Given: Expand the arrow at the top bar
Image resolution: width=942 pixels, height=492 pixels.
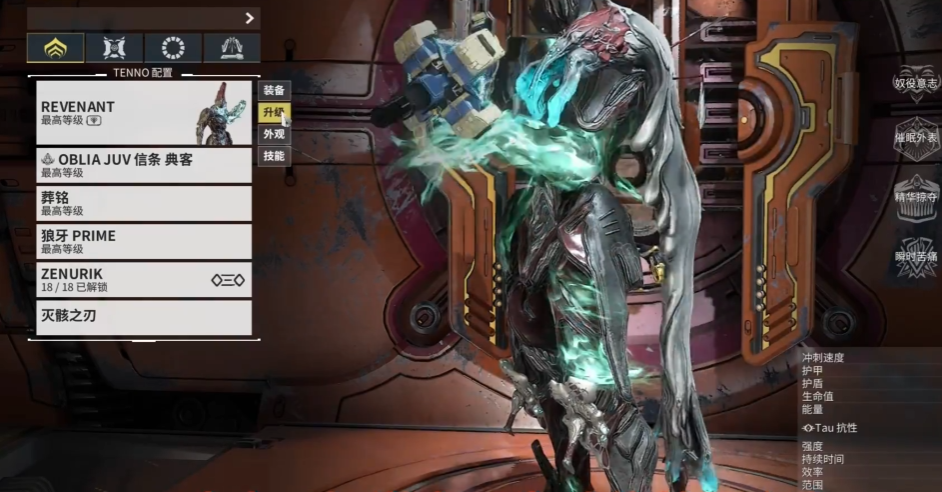Looking at the screenshot, I should click(249, 18).
